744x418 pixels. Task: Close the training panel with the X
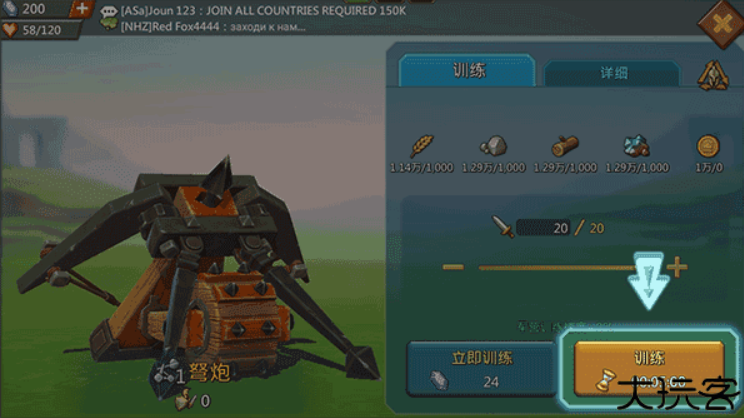click(x=722, y=23)
